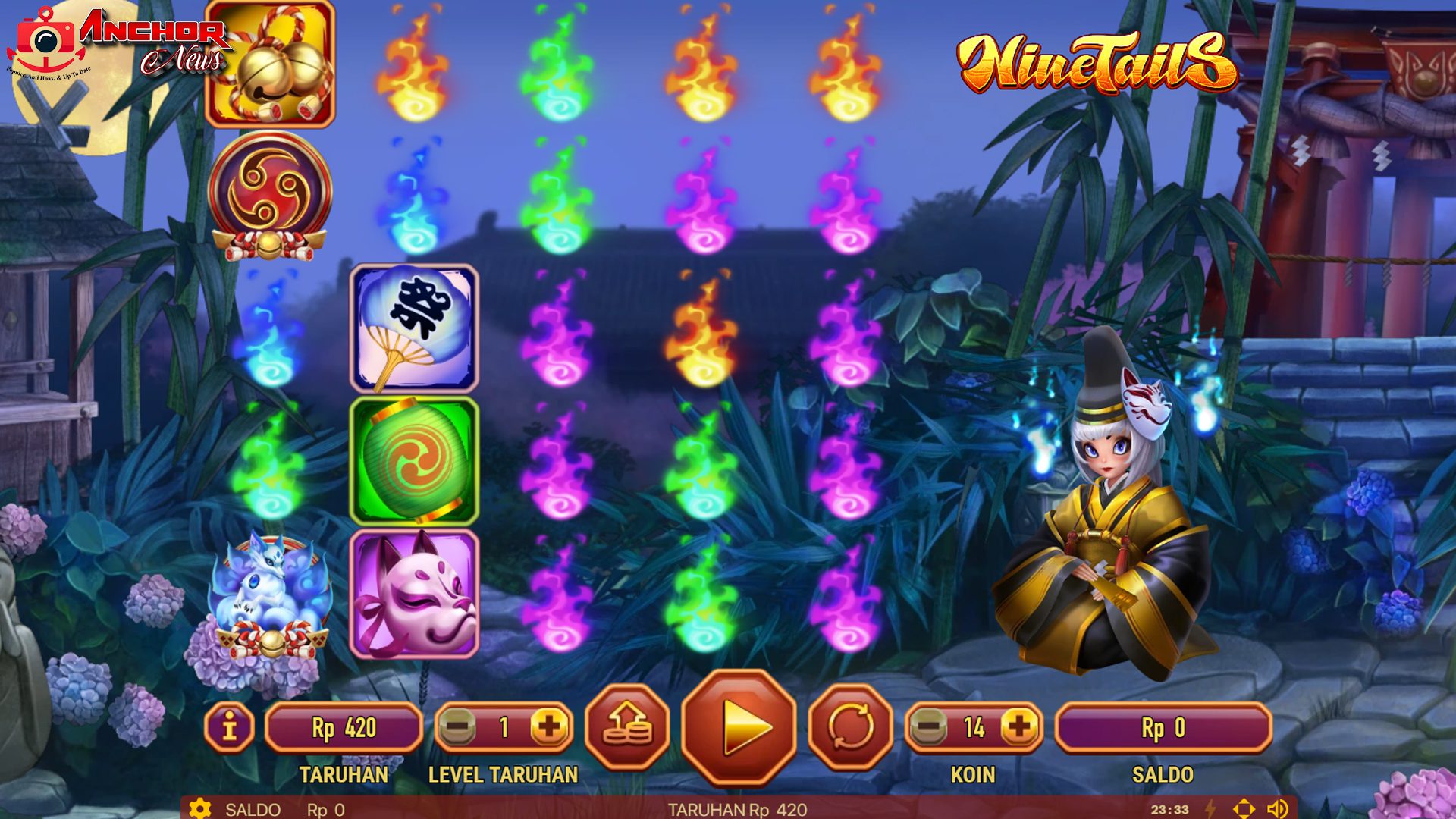Viewport: 1456px width, 819px height.
Task: Click the TARUHAN Rp 420 bet display
Action: (343, 725)
